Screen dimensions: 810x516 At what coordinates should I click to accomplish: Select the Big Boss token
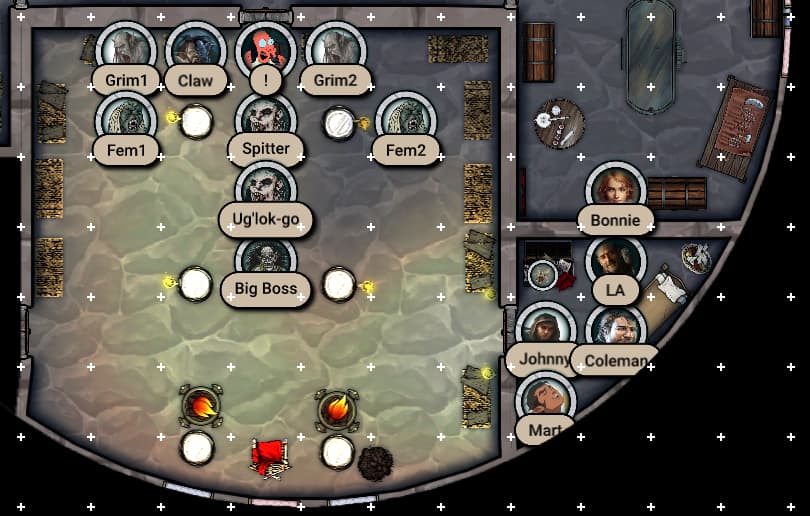266,260
